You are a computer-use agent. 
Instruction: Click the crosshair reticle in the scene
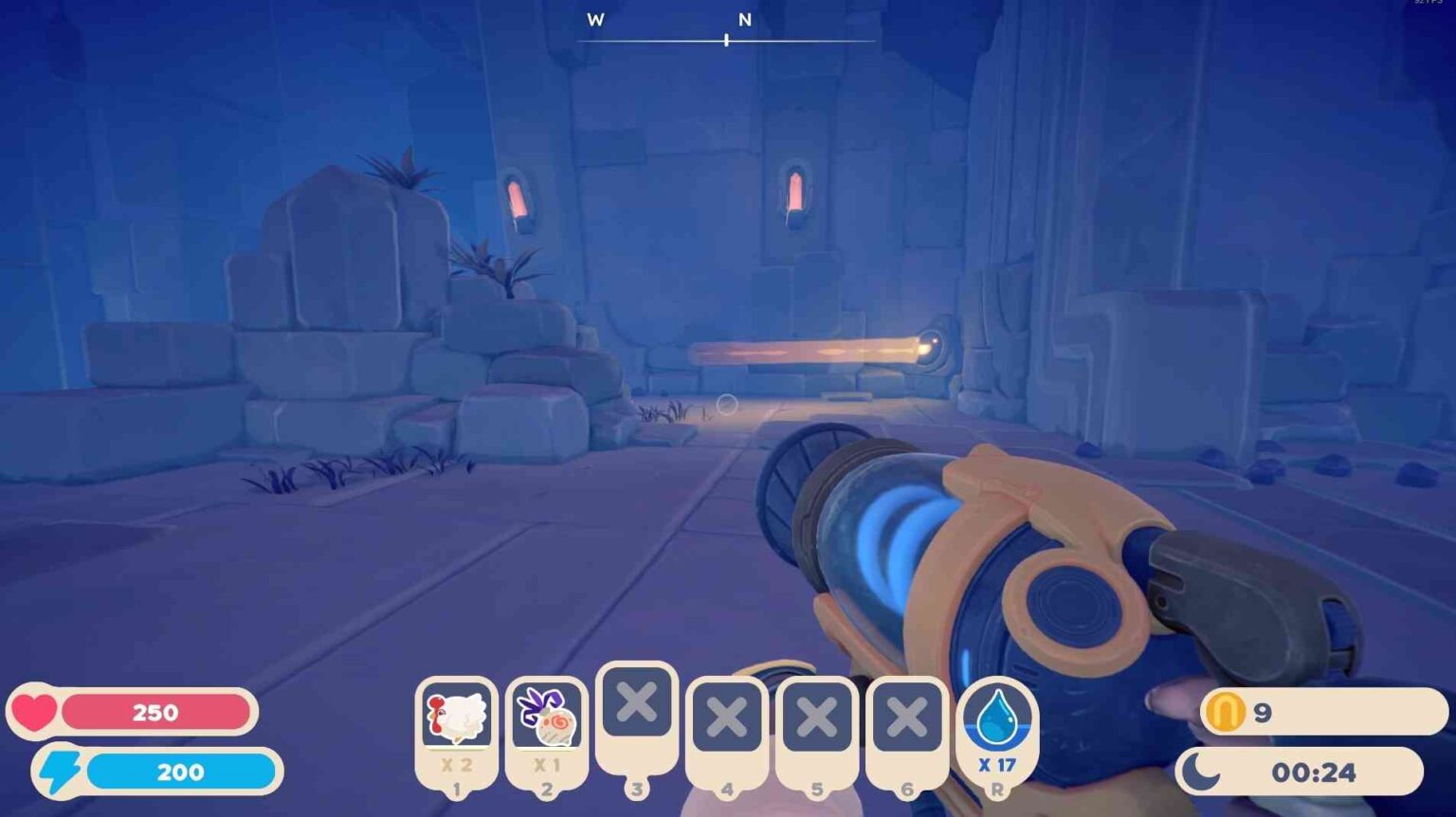727,403
